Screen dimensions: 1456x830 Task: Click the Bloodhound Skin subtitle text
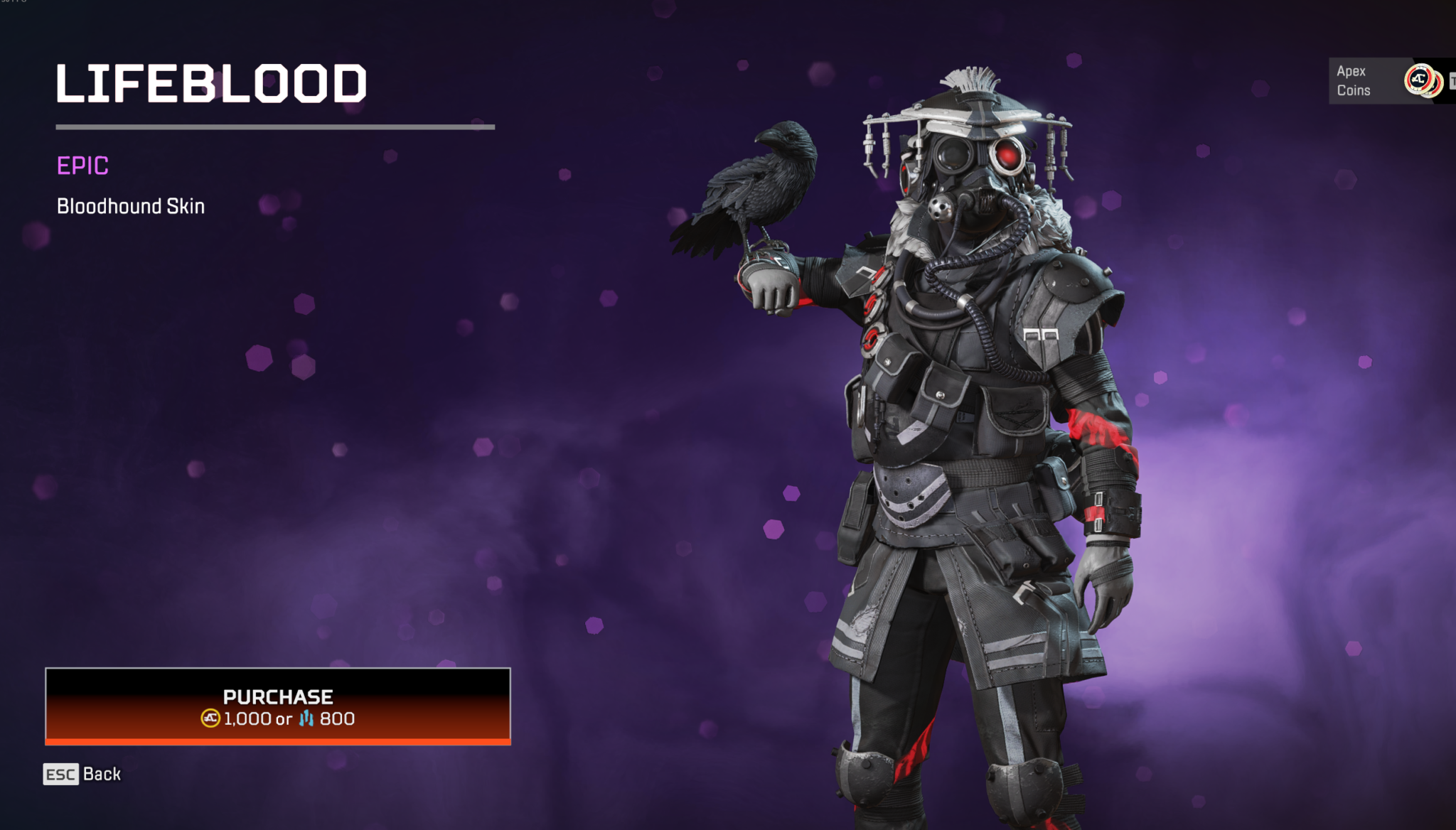point(130,206)
